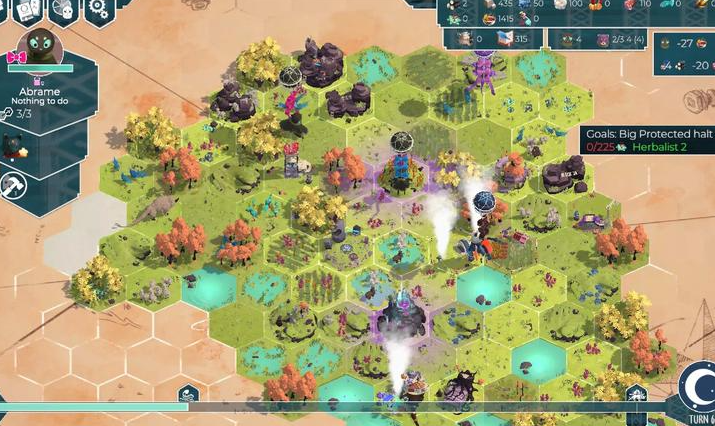Open the hexagon icon left of the gears
This screenshot has height=426, width=715.
63,9
